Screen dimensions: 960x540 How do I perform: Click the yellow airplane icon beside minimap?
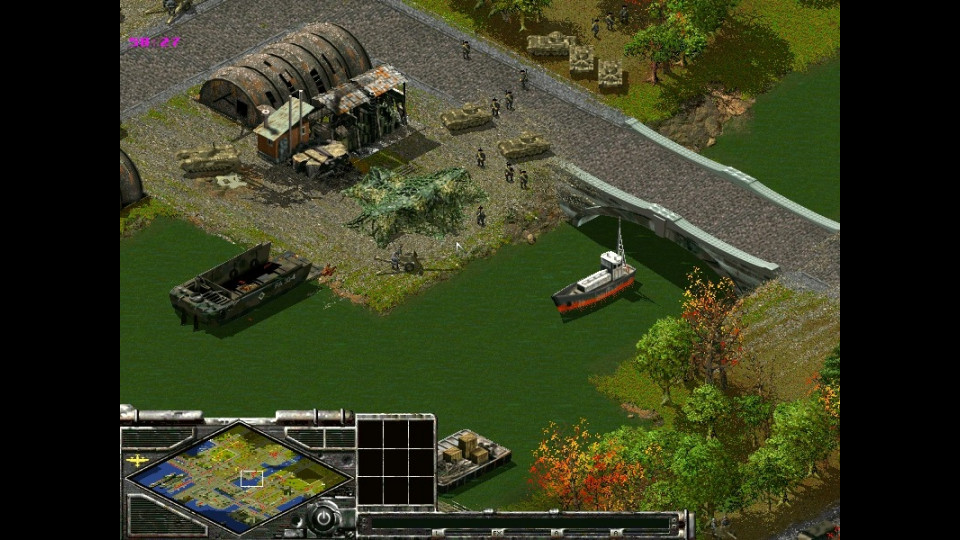coord(138,460)
